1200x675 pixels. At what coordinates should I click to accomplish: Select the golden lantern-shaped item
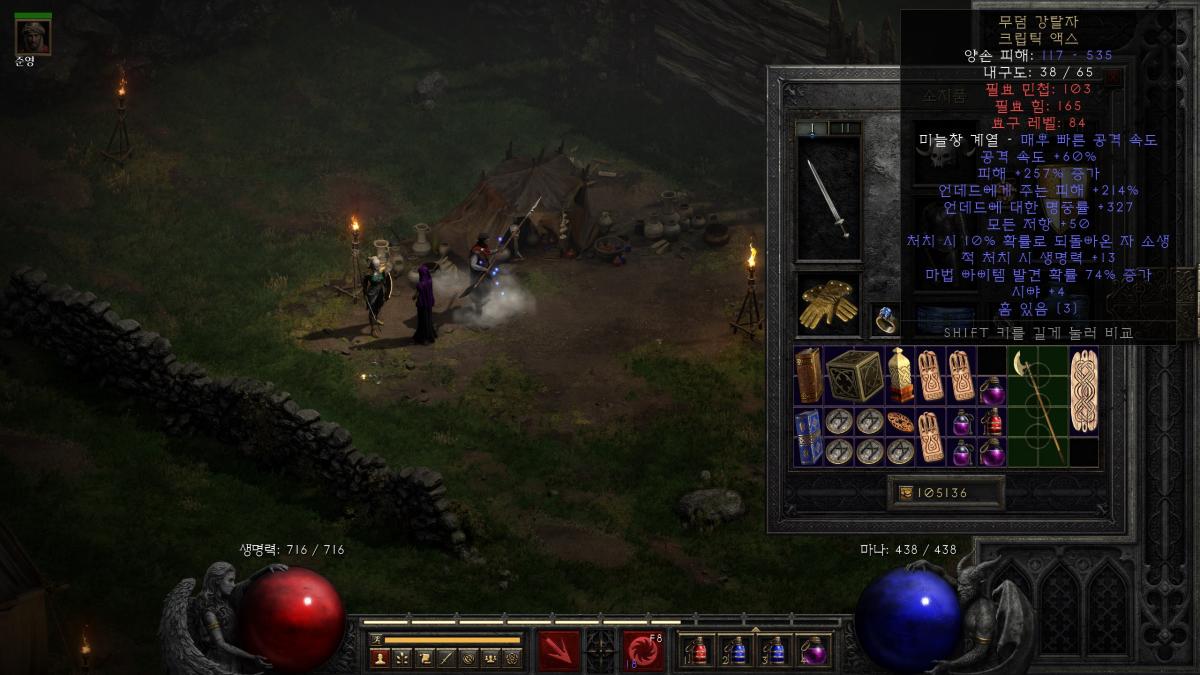[901, 375]
